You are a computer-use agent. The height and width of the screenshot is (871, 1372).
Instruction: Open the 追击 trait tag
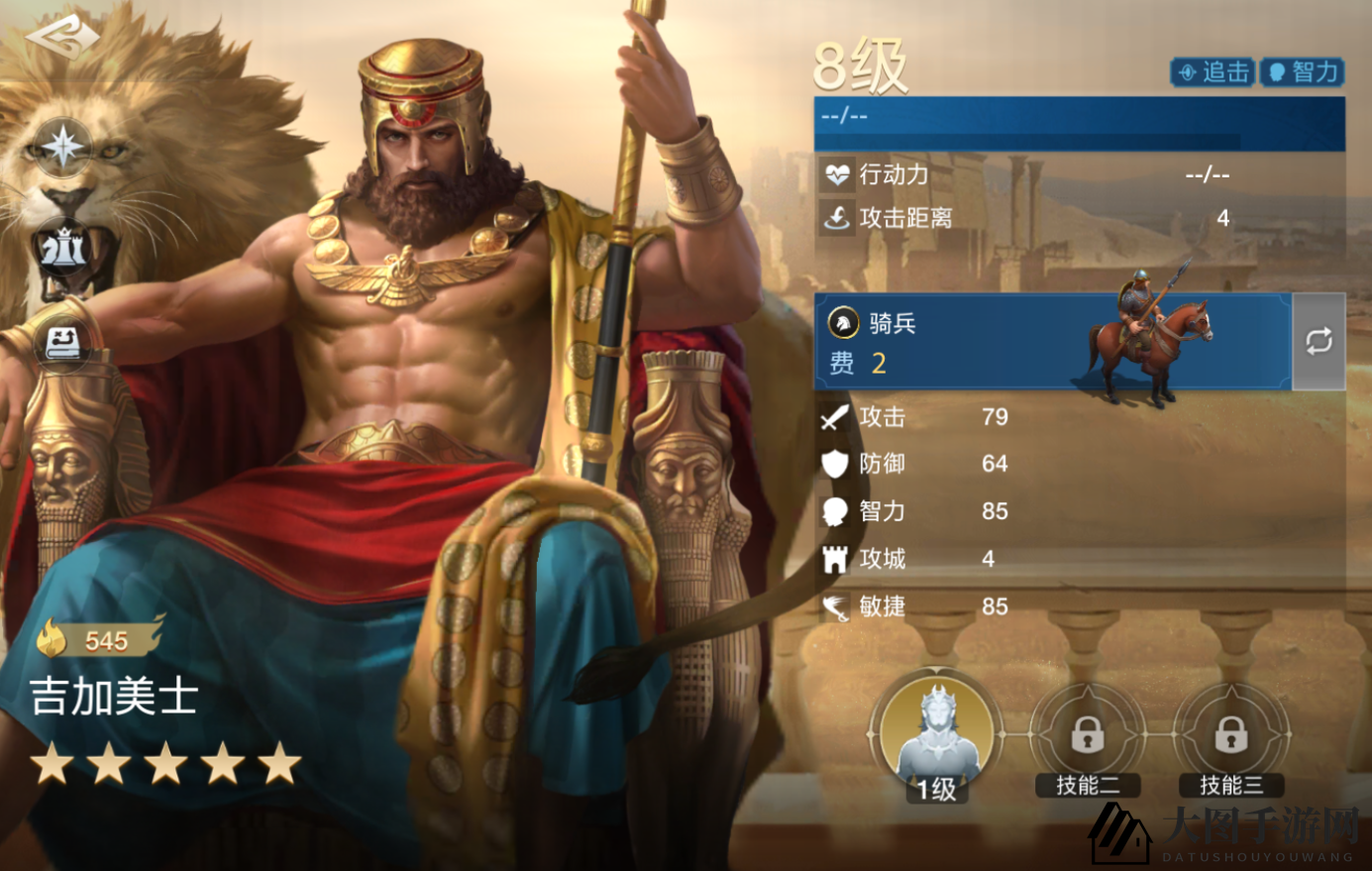tap(1211, 71)
